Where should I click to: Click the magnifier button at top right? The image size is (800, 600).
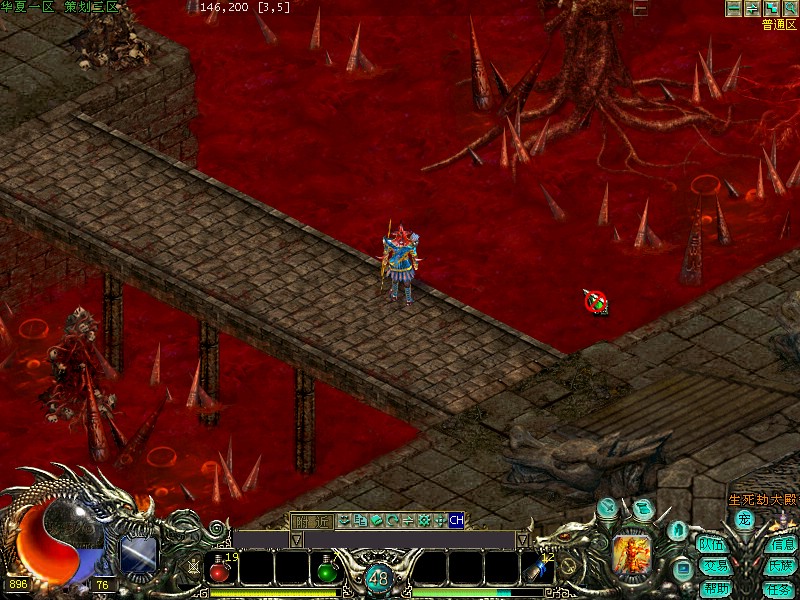(789, 8)
